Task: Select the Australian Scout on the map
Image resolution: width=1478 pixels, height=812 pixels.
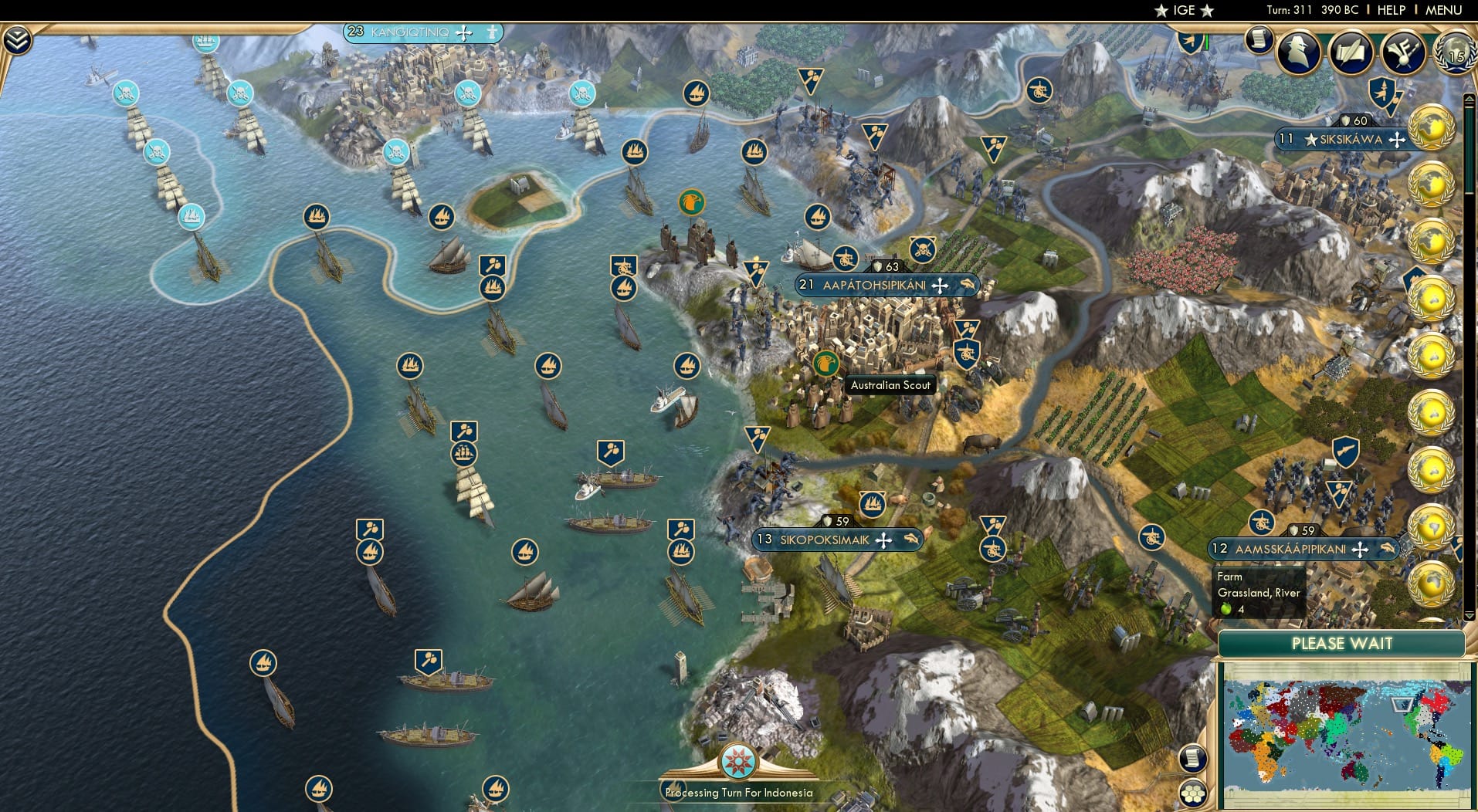Action: pyautogui.click(x=828, y=363)
